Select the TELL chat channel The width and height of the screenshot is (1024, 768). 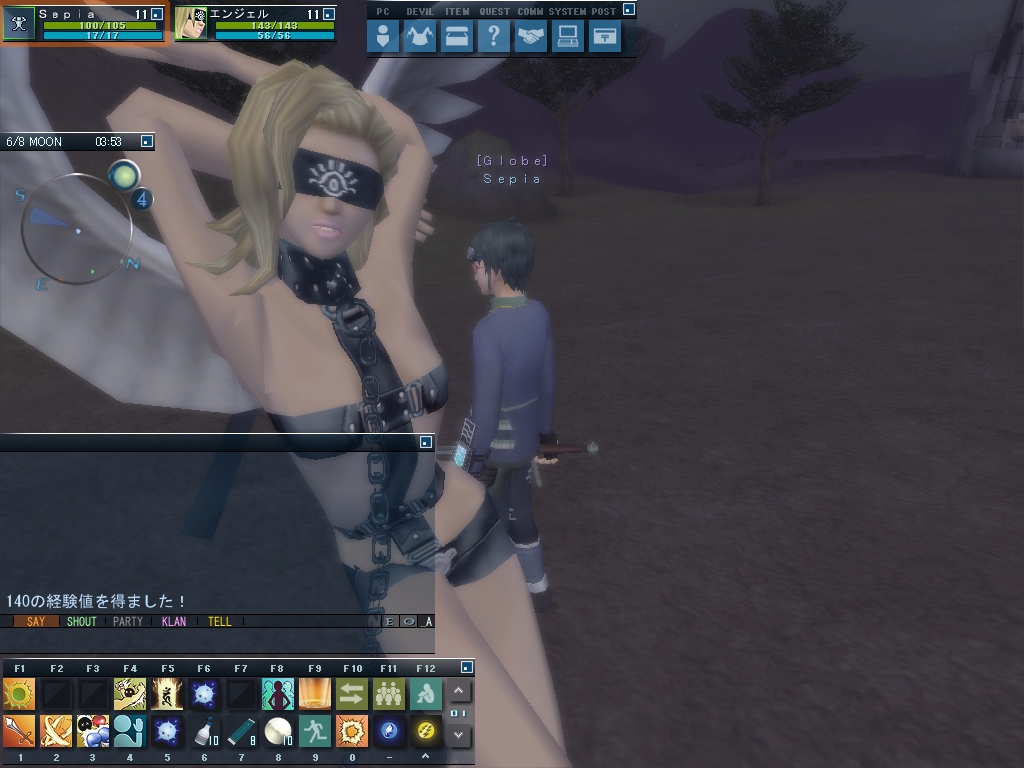220,621
